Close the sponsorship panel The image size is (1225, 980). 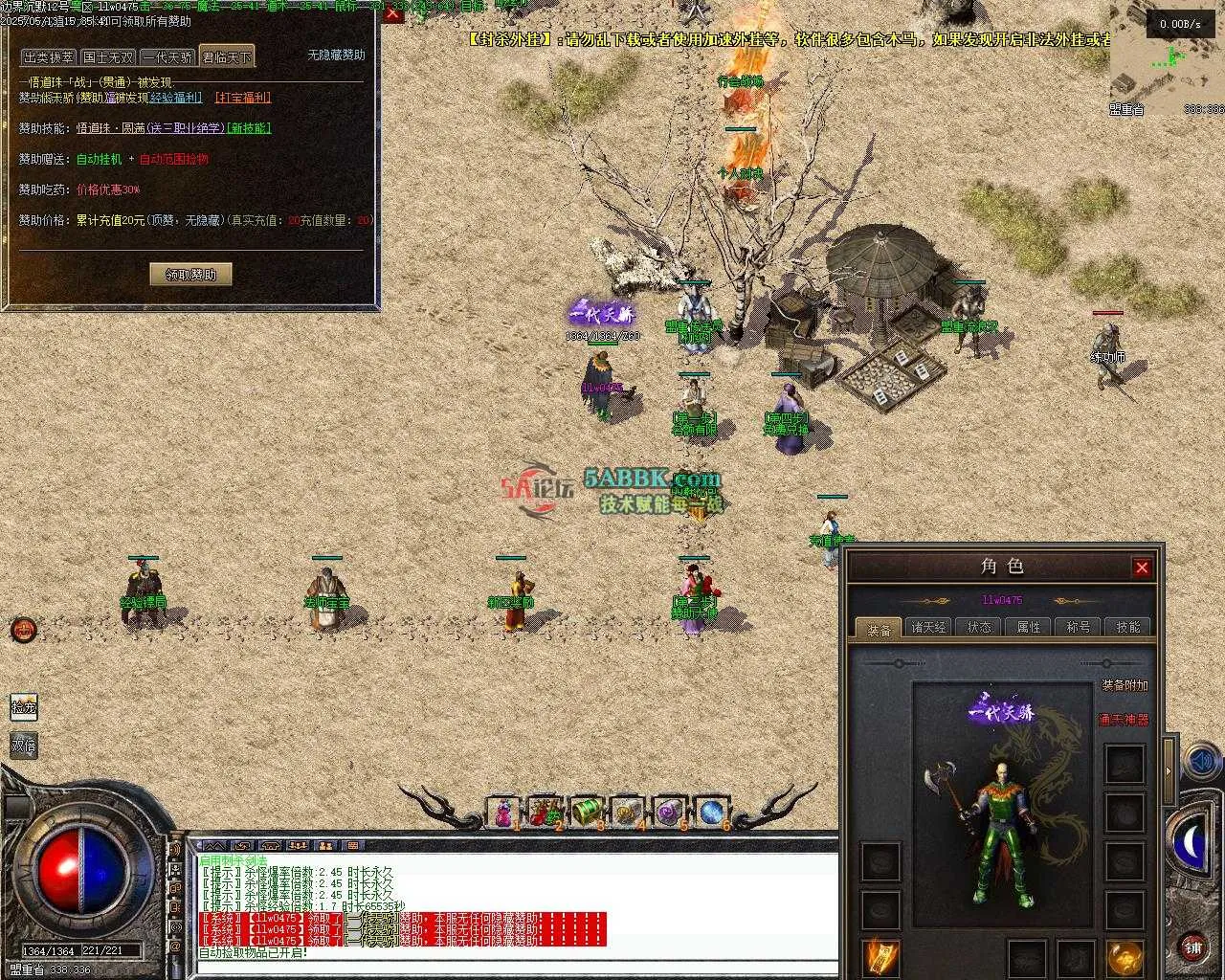[392, 14]
